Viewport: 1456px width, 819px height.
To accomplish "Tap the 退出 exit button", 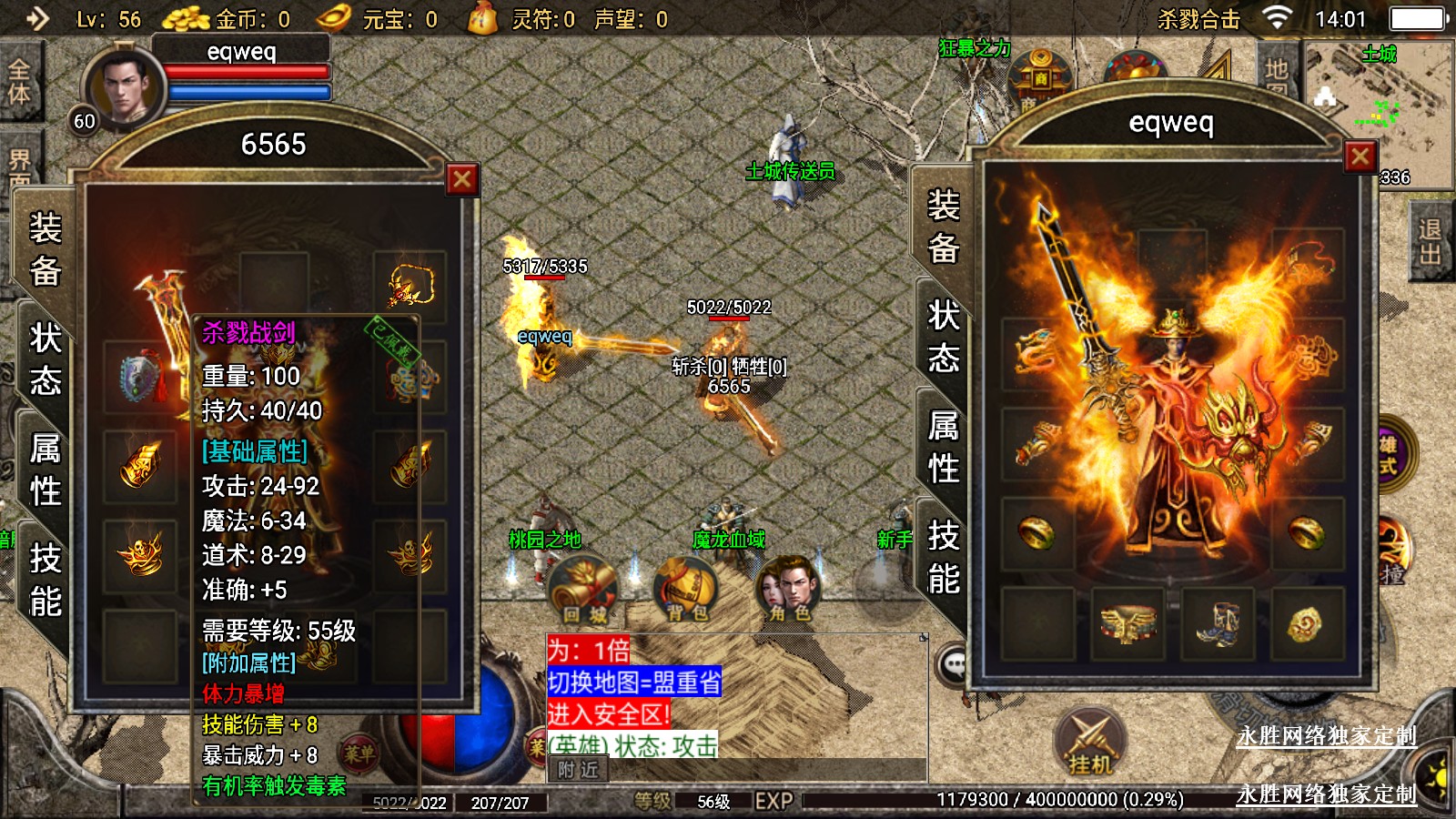I will tap(1431, 242).
